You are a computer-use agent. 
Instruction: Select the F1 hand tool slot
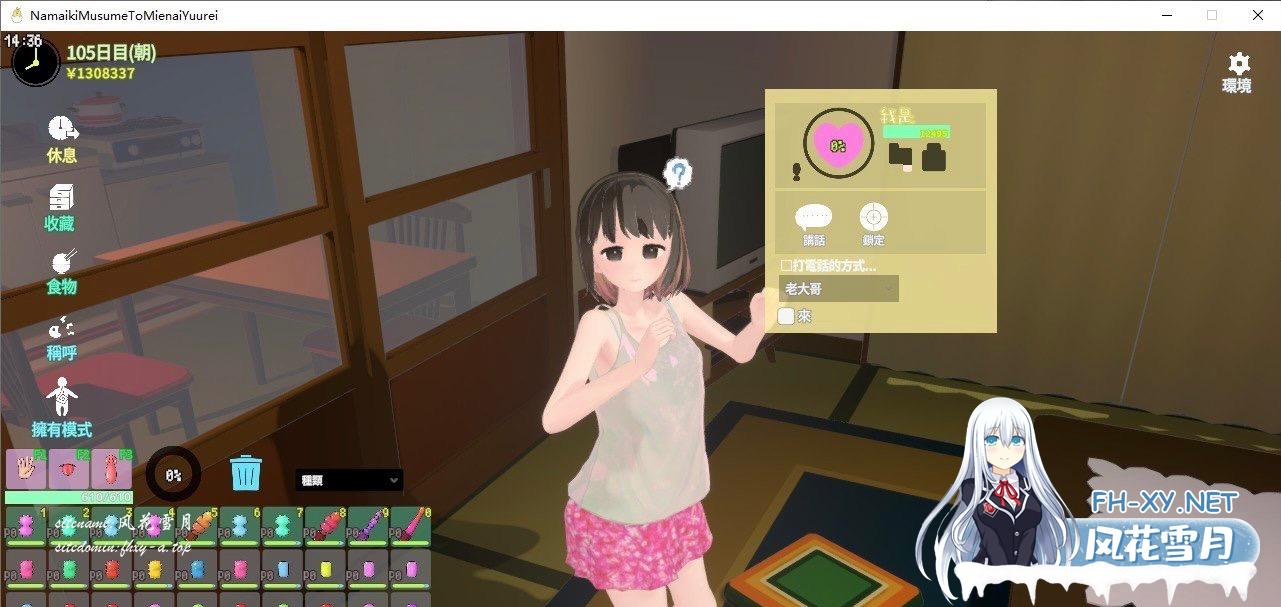tap(25, 469)
